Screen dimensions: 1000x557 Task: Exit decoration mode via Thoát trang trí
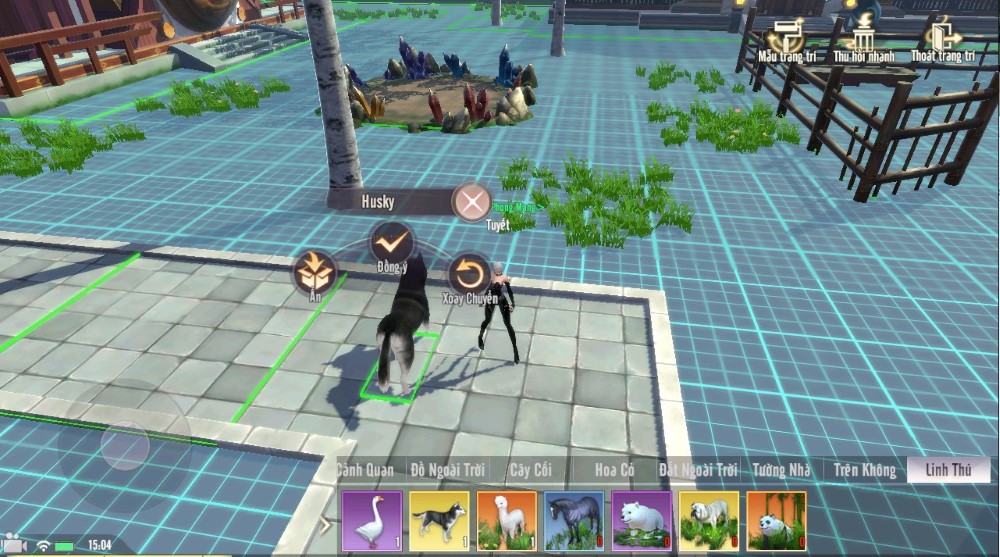(x=942, y=38)
